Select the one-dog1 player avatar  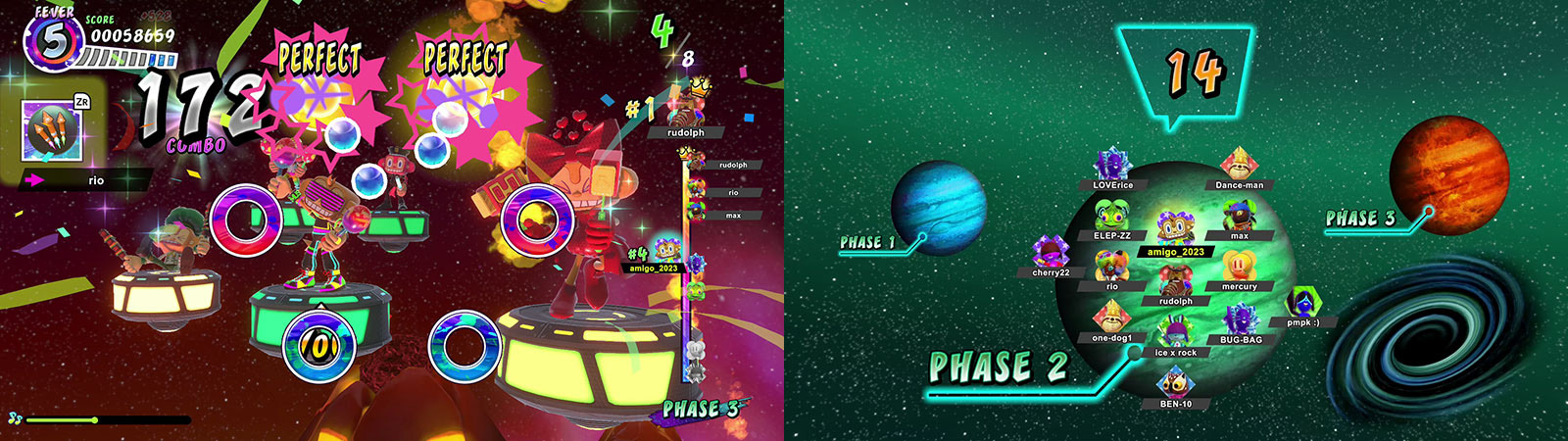(1111, 317)
